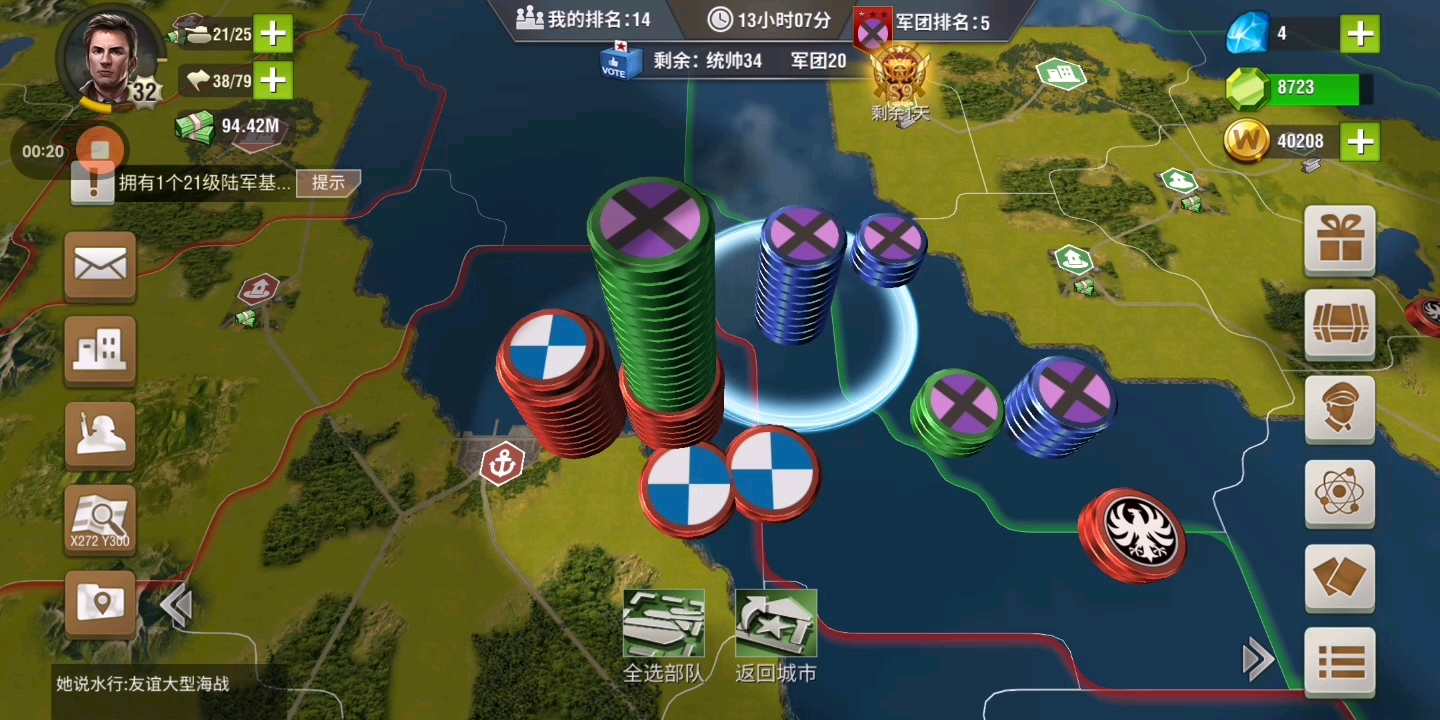Open the atom research menu
The height and width of the screenshot is (720, 1440).
click(x=1340, y=493)
